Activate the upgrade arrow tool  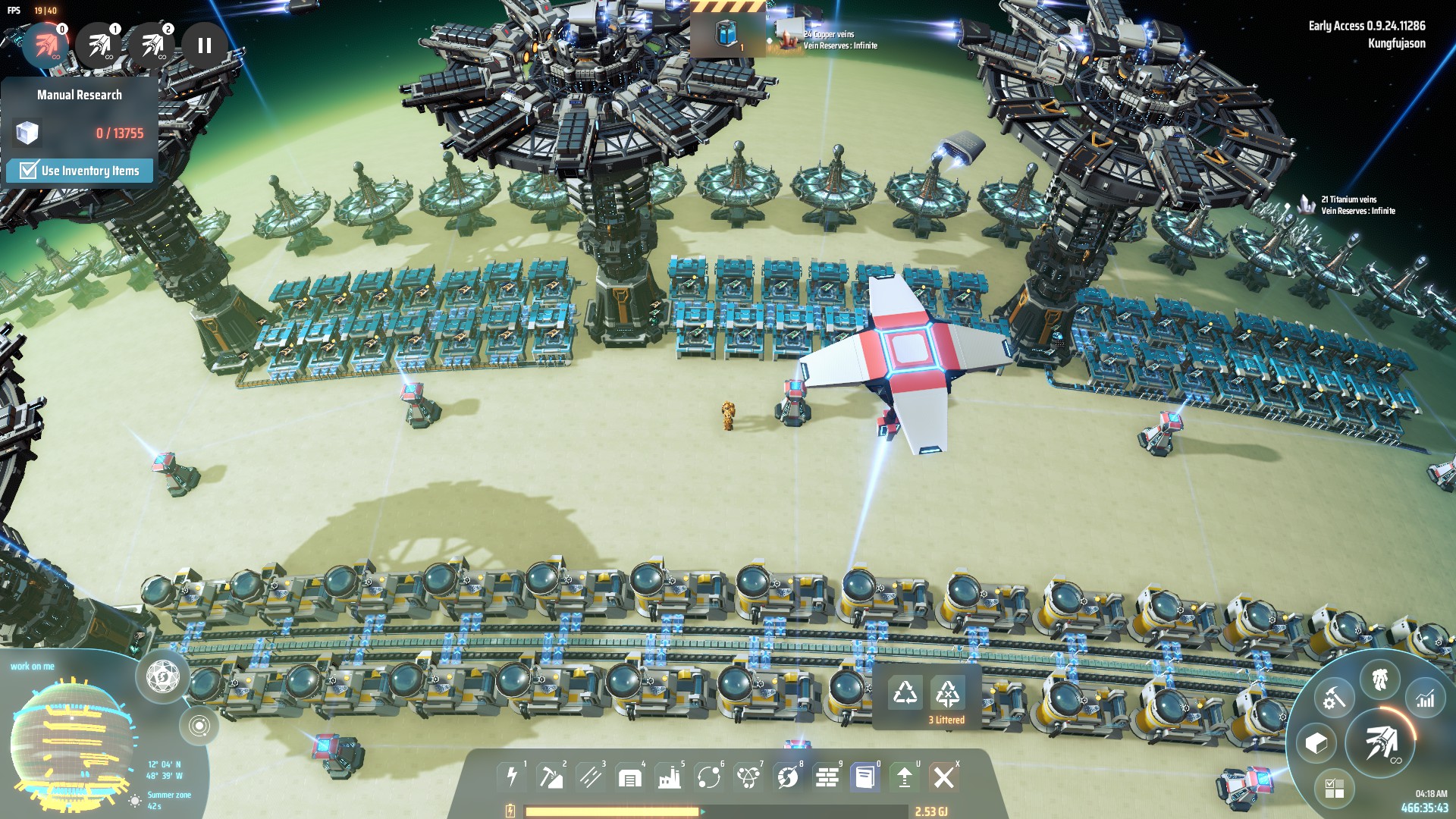(904, 777)
